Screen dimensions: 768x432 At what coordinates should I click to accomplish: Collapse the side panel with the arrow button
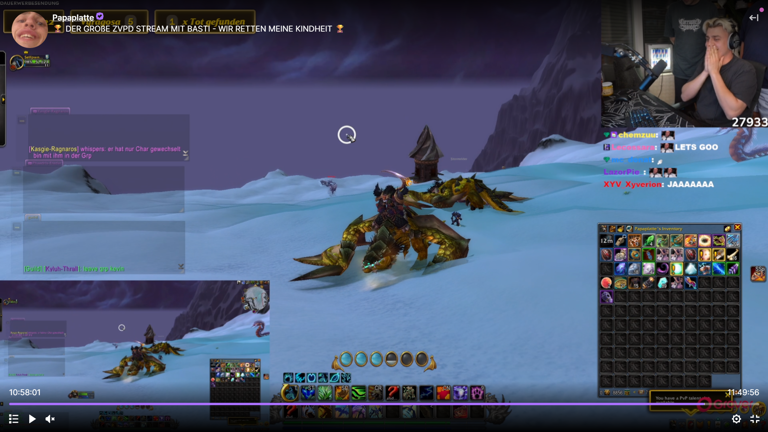click(754, 17)
